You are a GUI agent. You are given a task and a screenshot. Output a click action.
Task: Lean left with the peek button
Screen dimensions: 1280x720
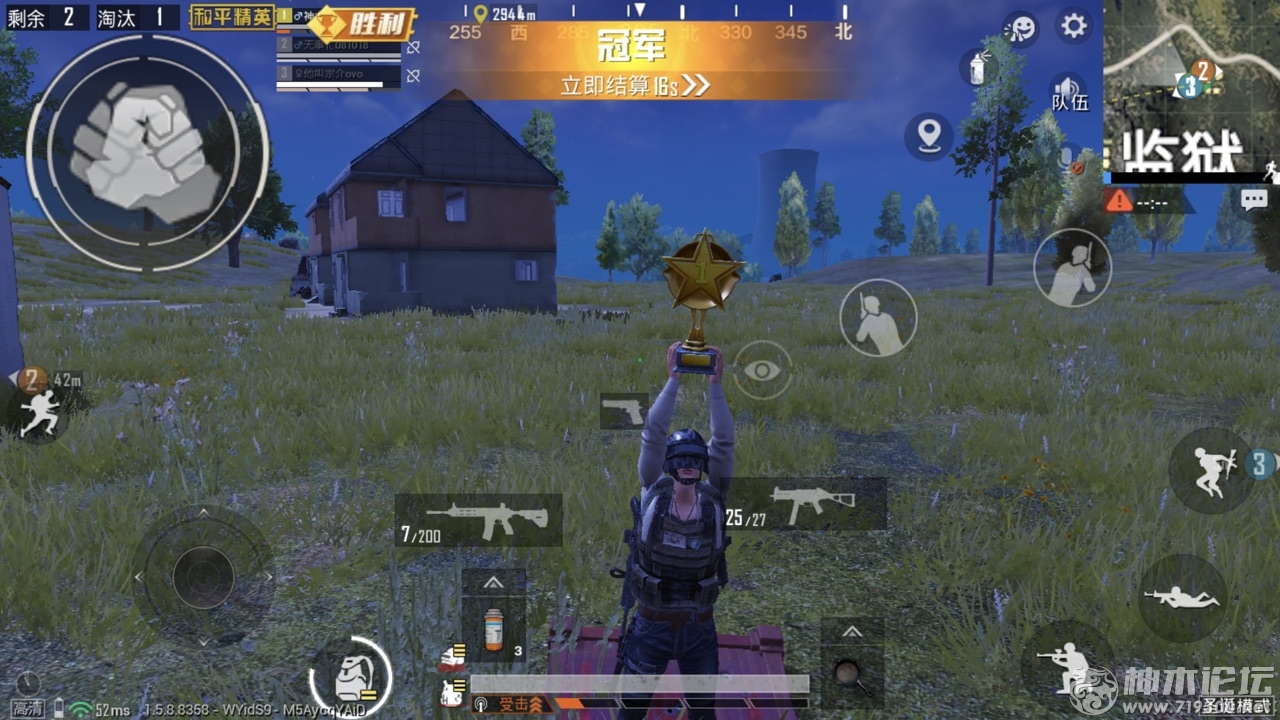click(x=878, y=318)
